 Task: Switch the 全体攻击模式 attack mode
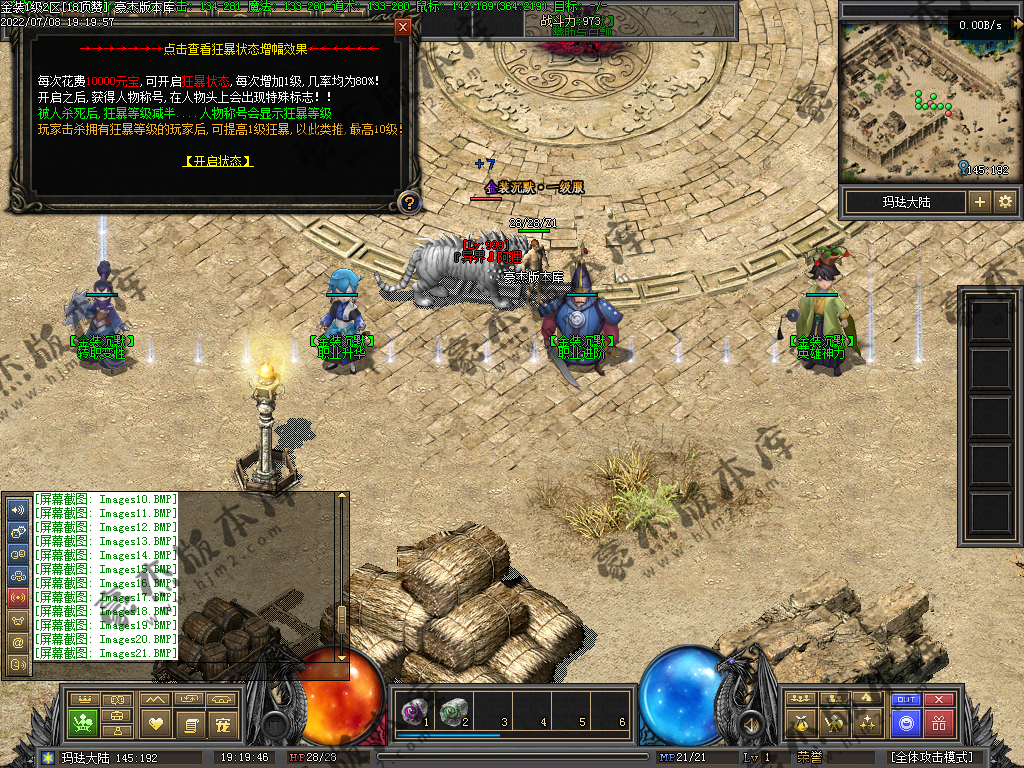coord(932,757)
